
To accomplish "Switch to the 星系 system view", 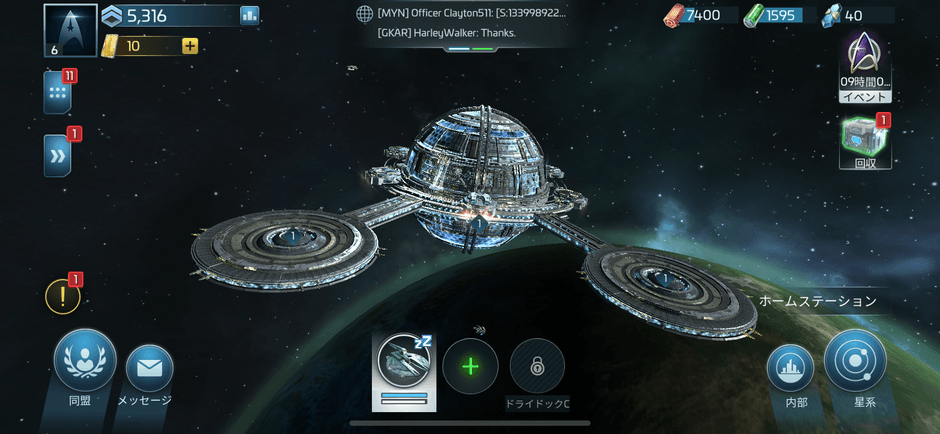I will tap(855, 361).
